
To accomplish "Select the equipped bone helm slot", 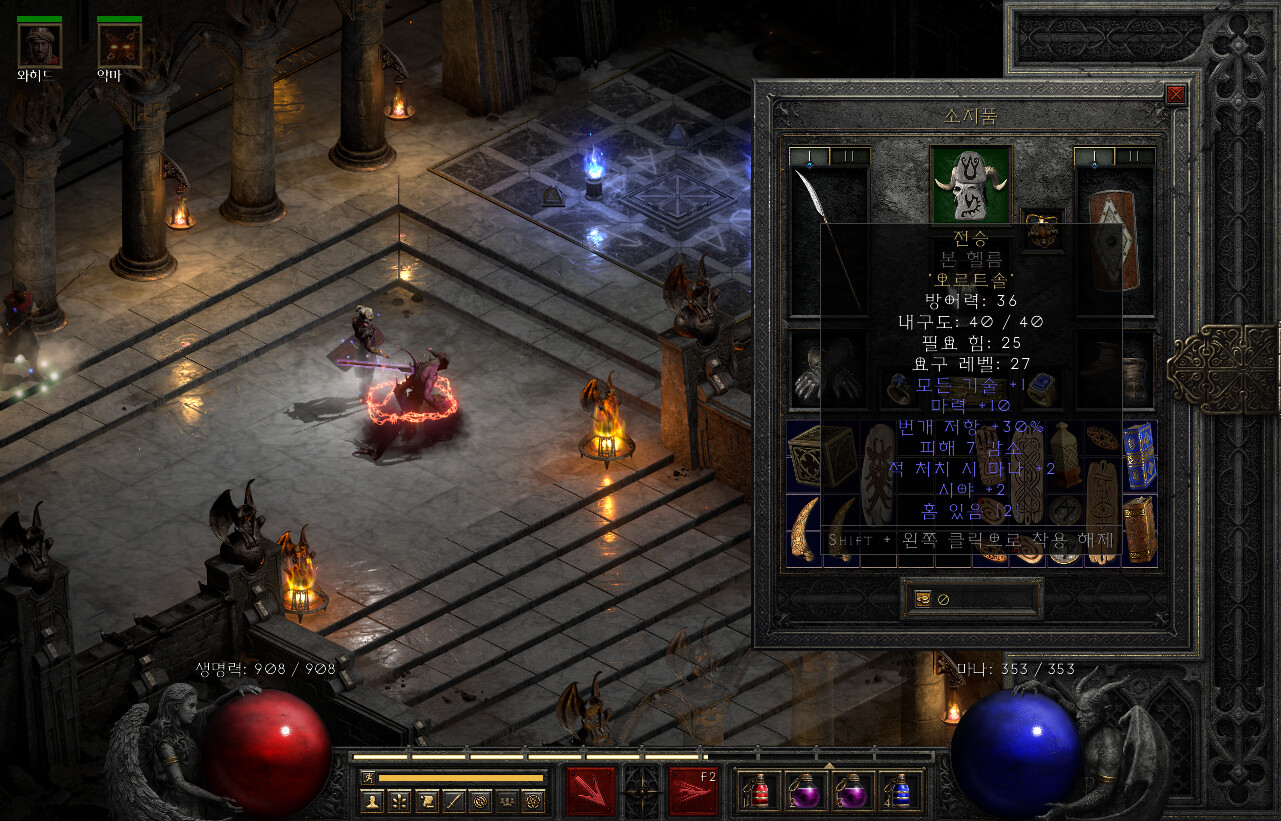I will [x=971, y=185].
